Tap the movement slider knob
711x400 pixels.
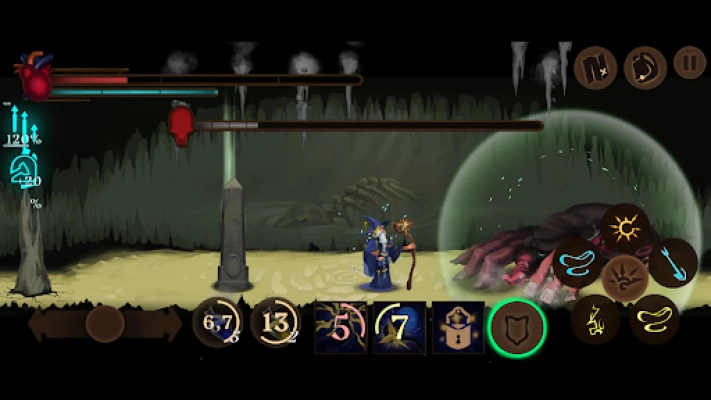pyautogui.click(x=105, y=324)
